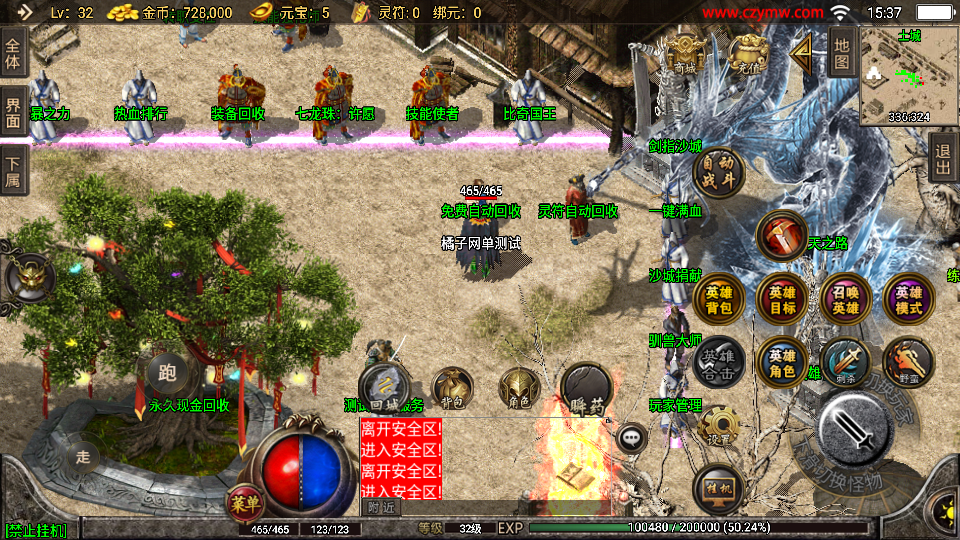960x540 pixels.
Task: Open the 地图 map button
Action: point(842,53)
